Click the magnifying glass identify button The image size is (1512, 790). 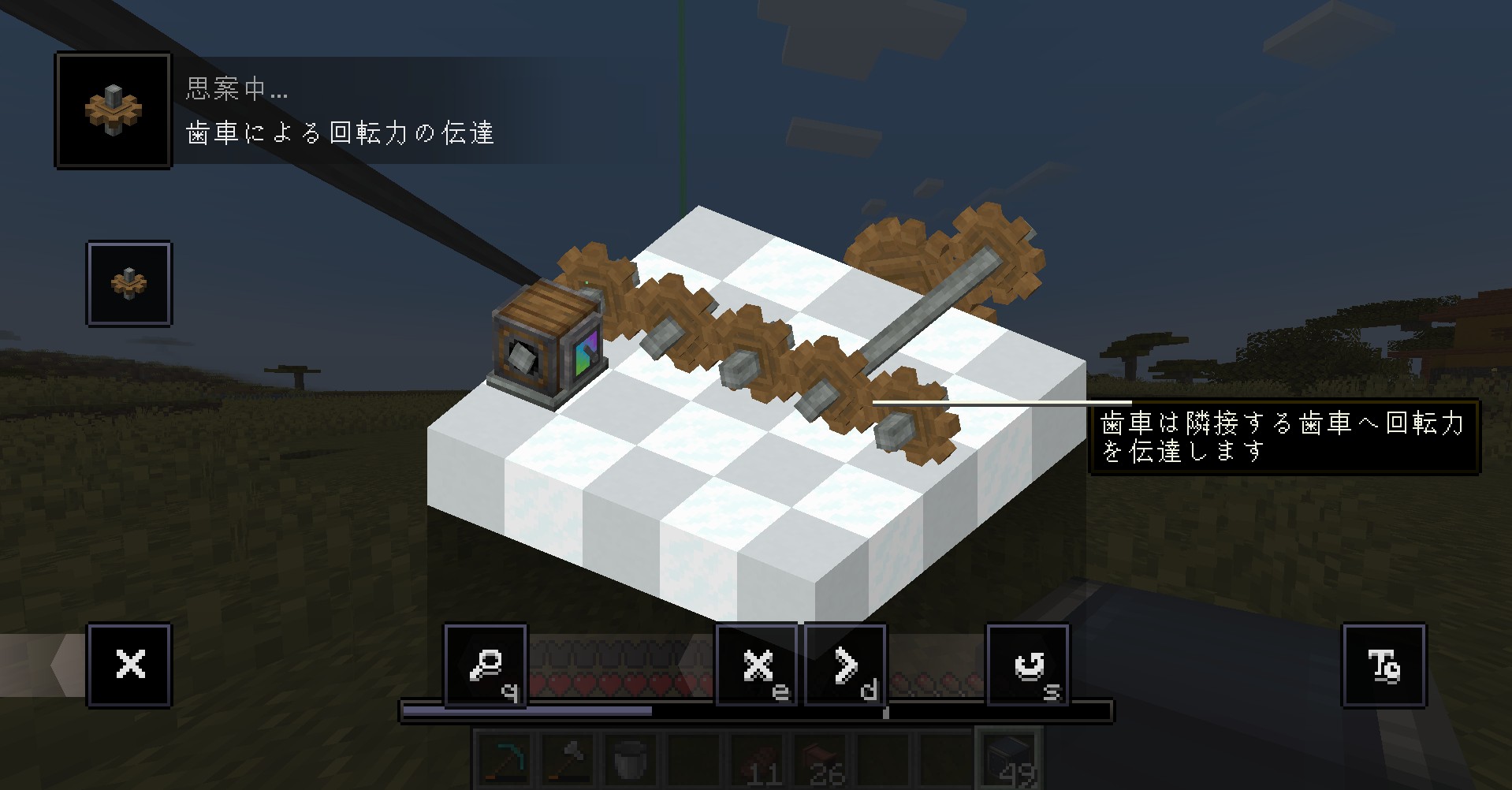point(486,666)
